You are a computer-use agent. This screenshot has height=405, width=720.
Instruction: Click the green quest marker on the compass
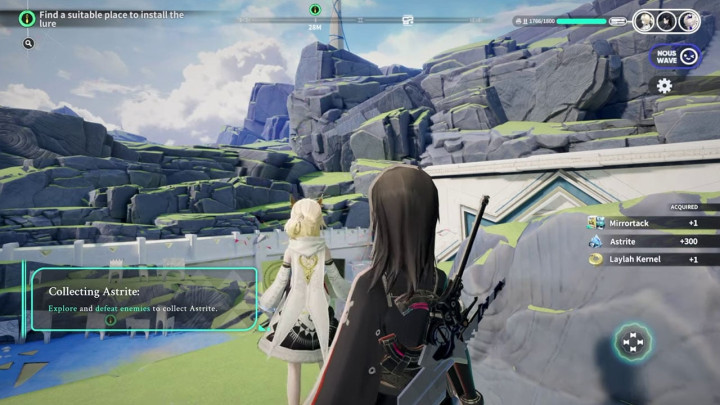[x=315, y=10]
